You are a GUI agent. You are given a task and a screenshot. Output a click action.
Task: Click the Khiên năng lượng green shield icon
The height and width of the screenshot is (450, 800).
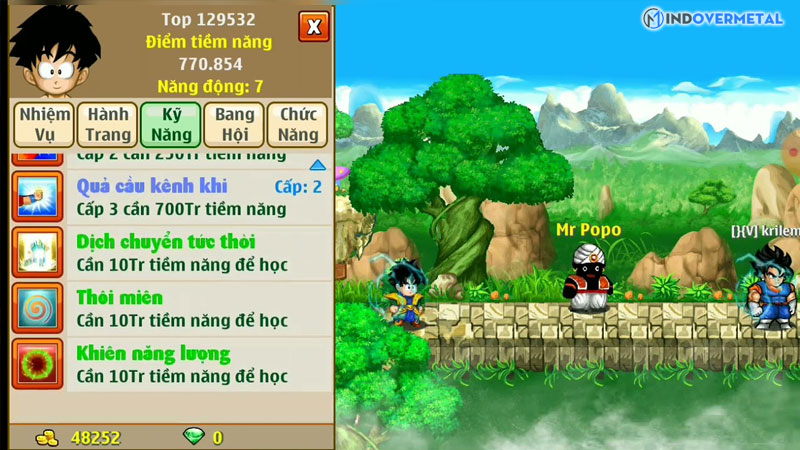(x=37, y=364)
